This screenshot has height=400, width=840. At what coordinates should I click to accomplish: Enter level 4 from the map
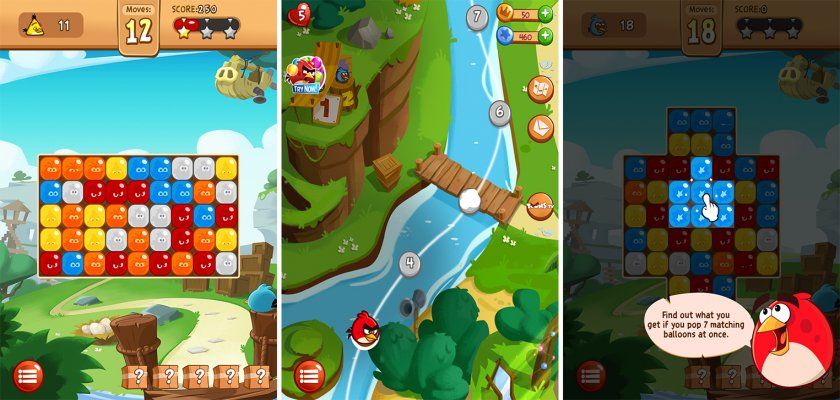(x=409, y=264)
